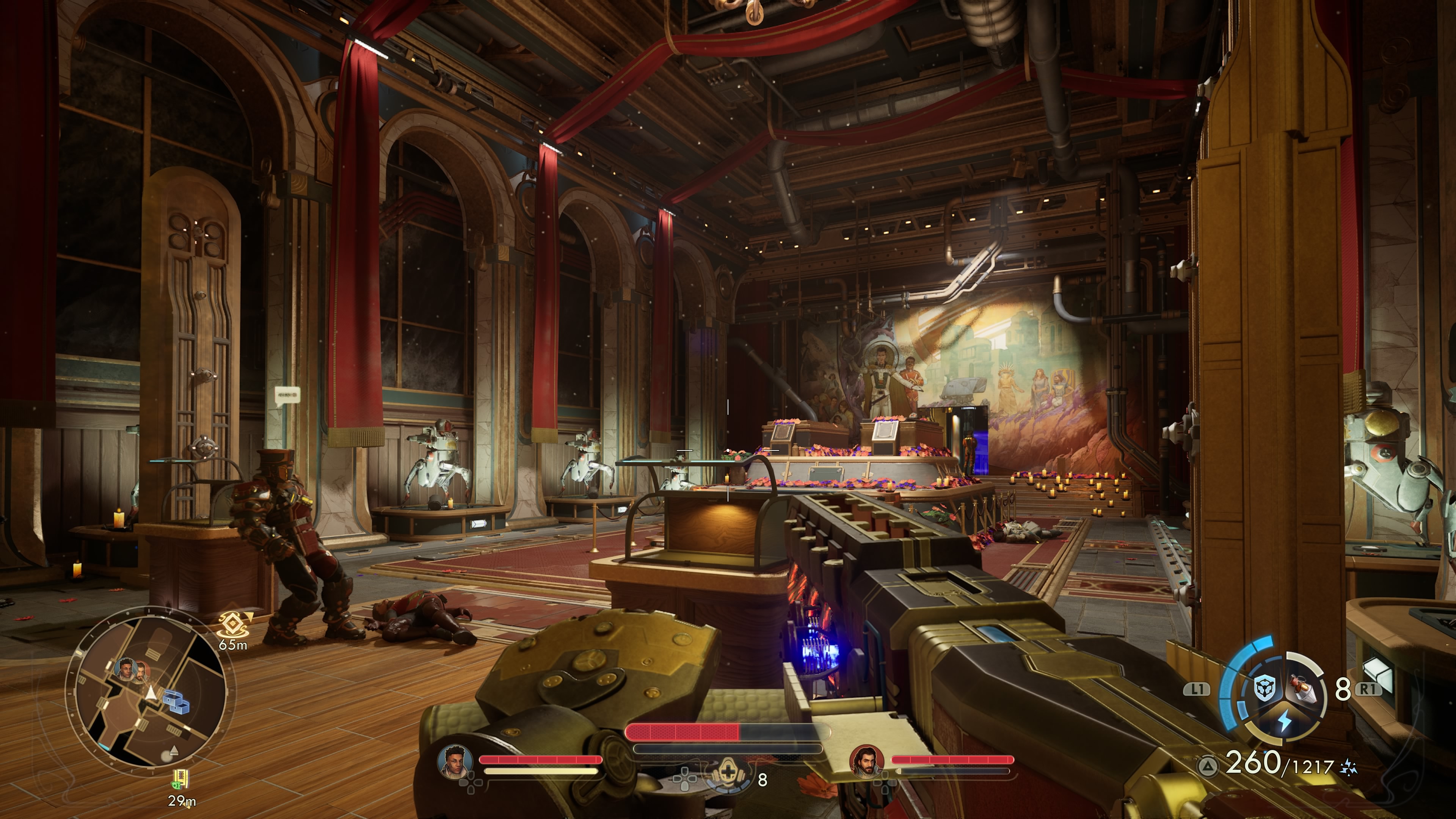Click the speech bubble marker beside the pillar
This screenshot has height=819, width=1456.
(287, 394)
